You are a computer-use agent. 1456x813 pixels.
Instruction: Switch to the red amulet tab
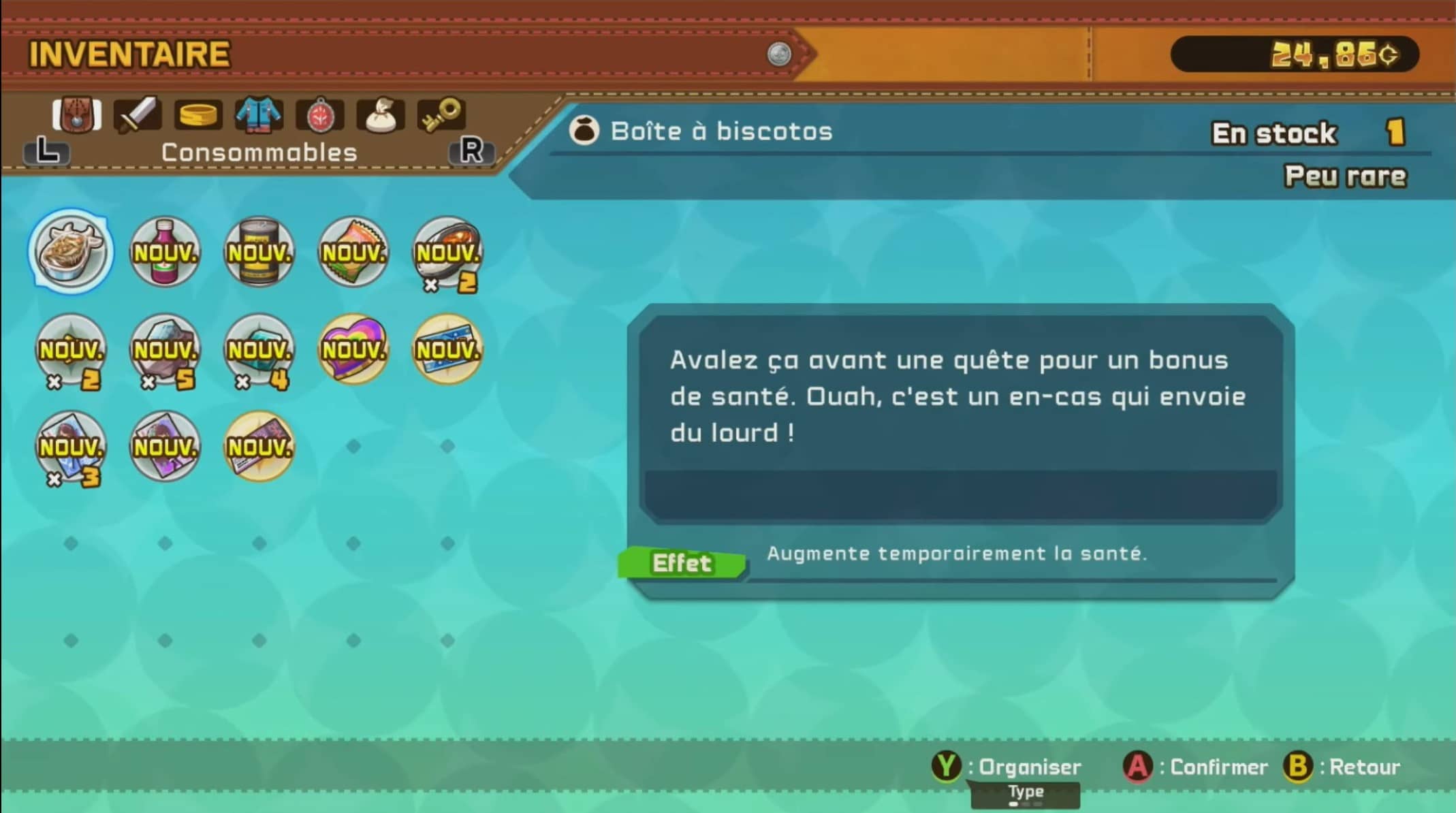319,114
